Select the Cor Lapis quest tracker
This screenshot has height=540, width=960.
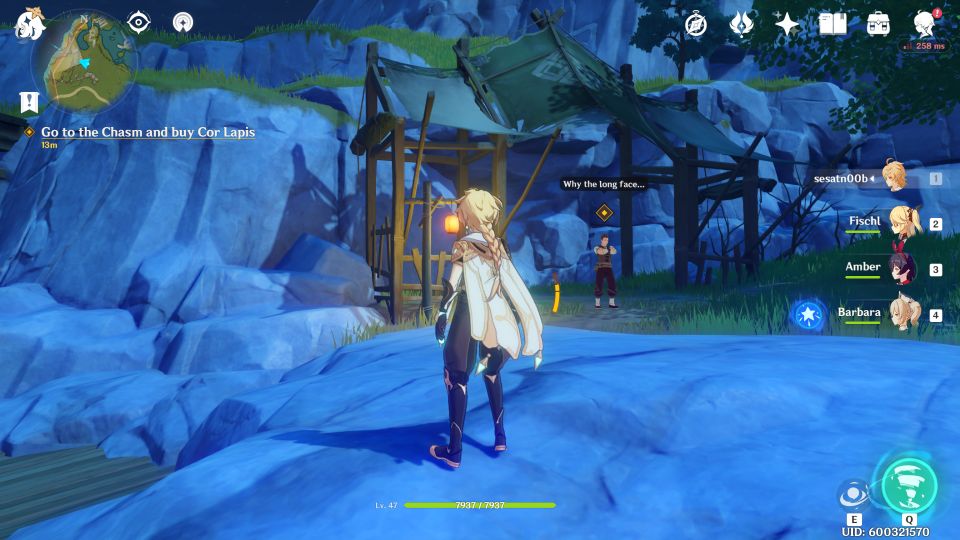[146, 132]
